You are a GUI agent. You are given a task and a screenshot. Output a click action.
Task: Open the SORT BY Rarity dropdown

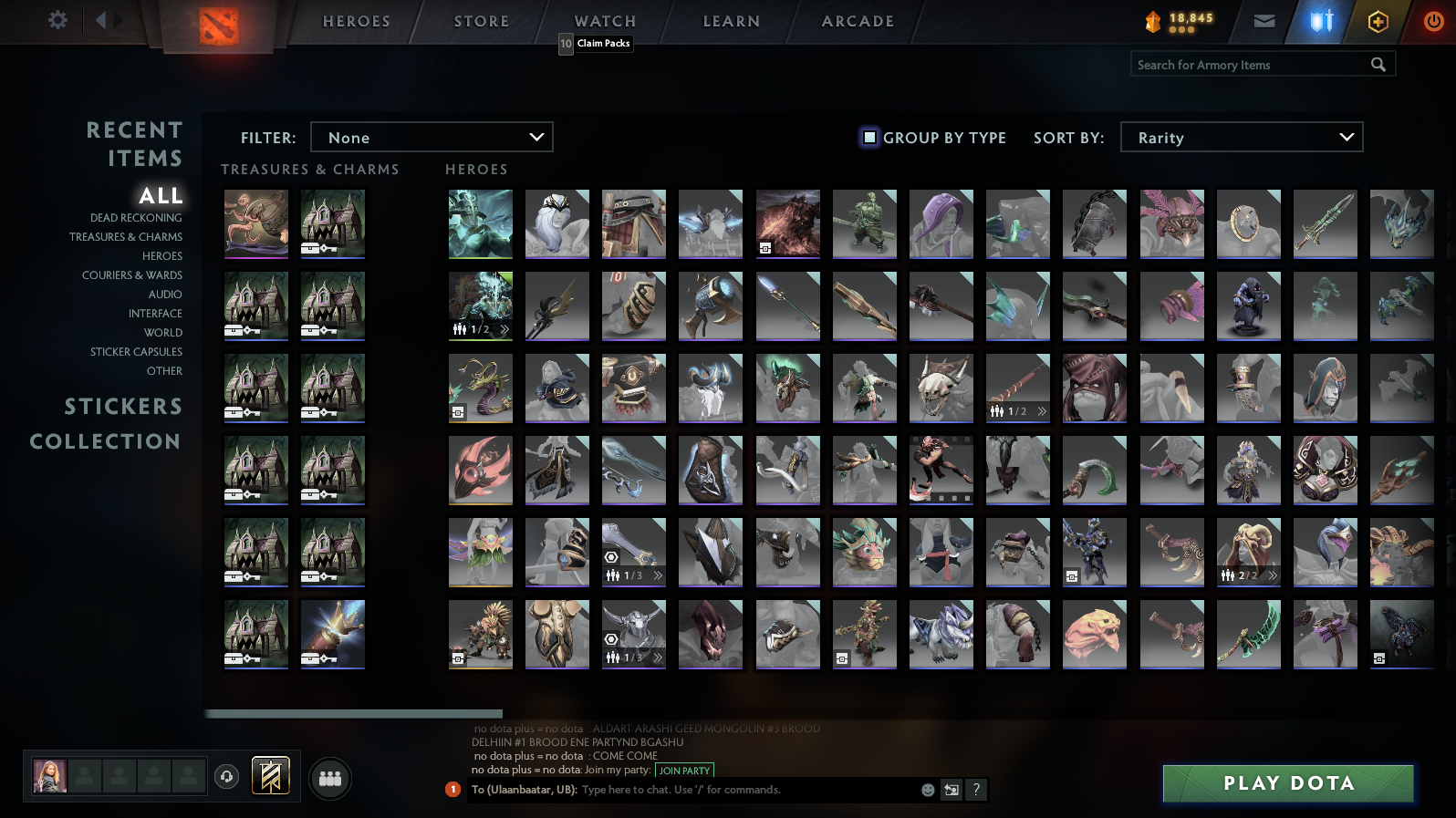point(1241,137)
